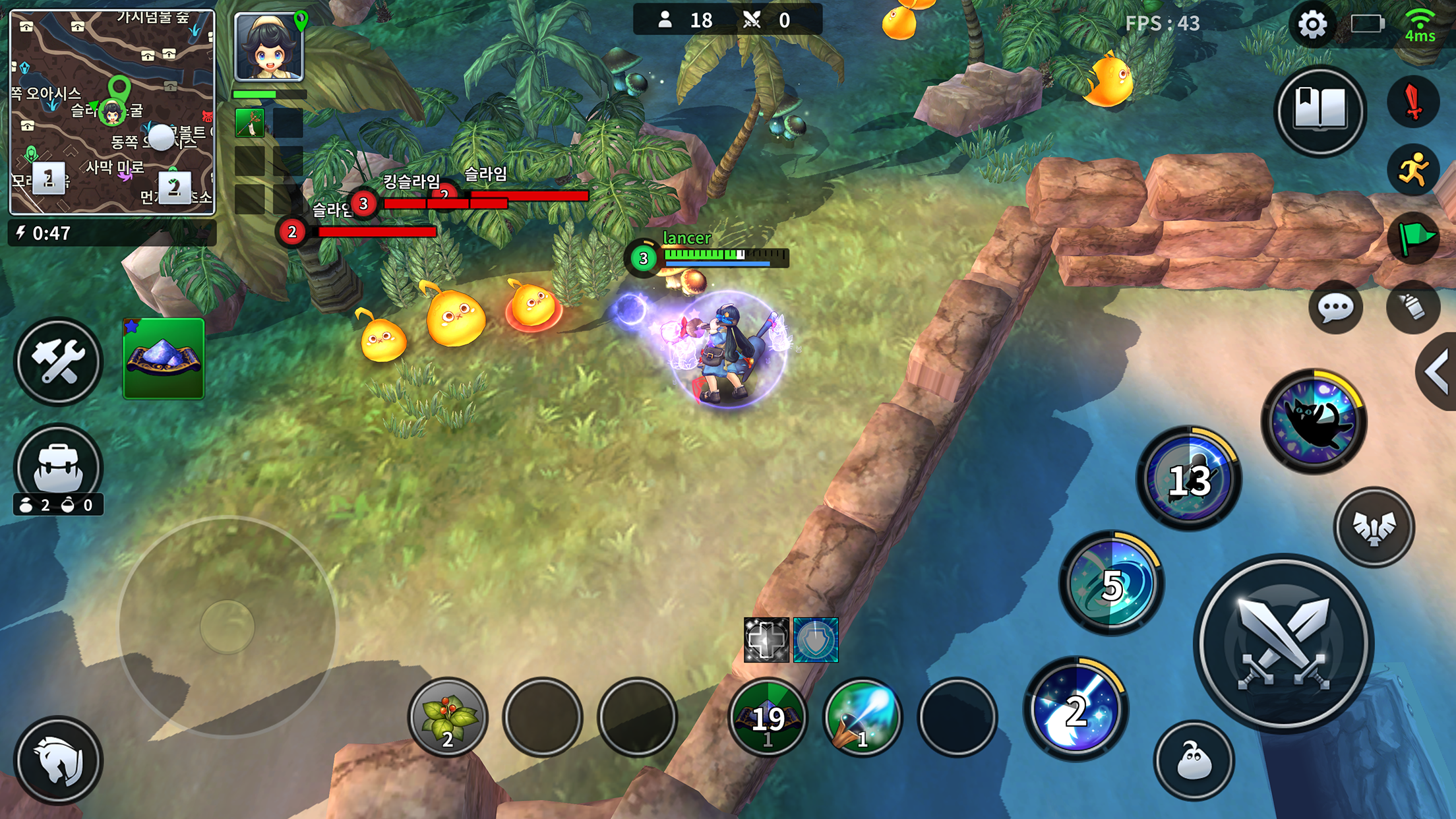Screen dimensions: 1456x819
Task: Open the guide book button
Action: tap(1319, 110)
